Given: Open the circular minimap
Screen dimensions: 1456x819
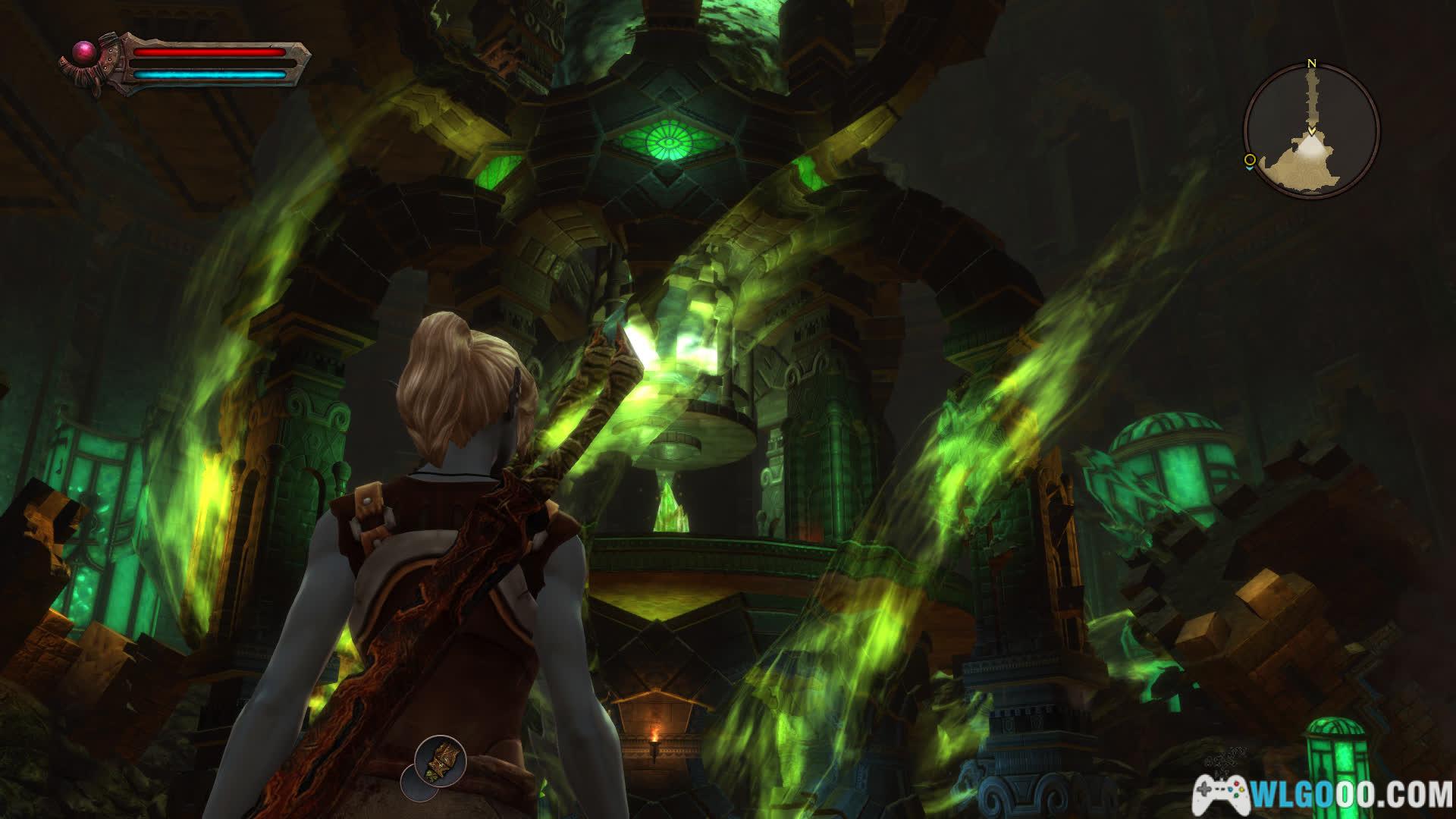Looking at the screenshot, I should tap(1311, 130).
